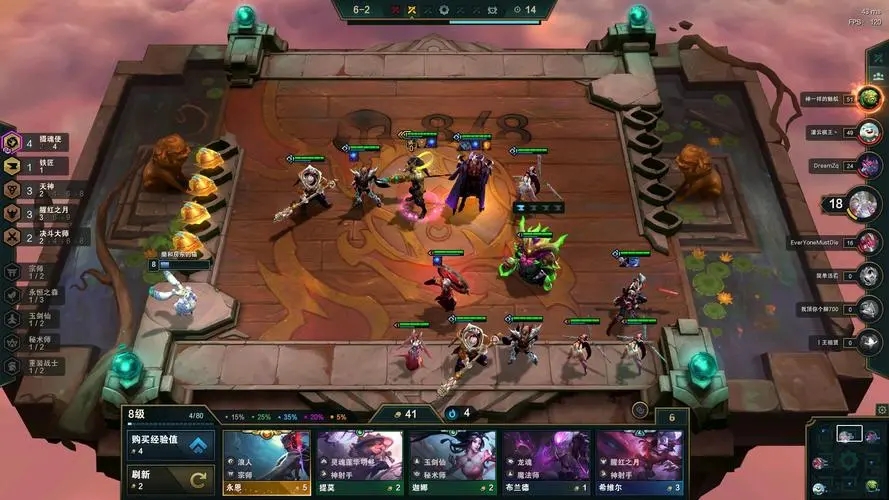Viewport: 889px width, 500px height.
Task: Open the settings gear above the minimap
Action: tap(881, 410)
